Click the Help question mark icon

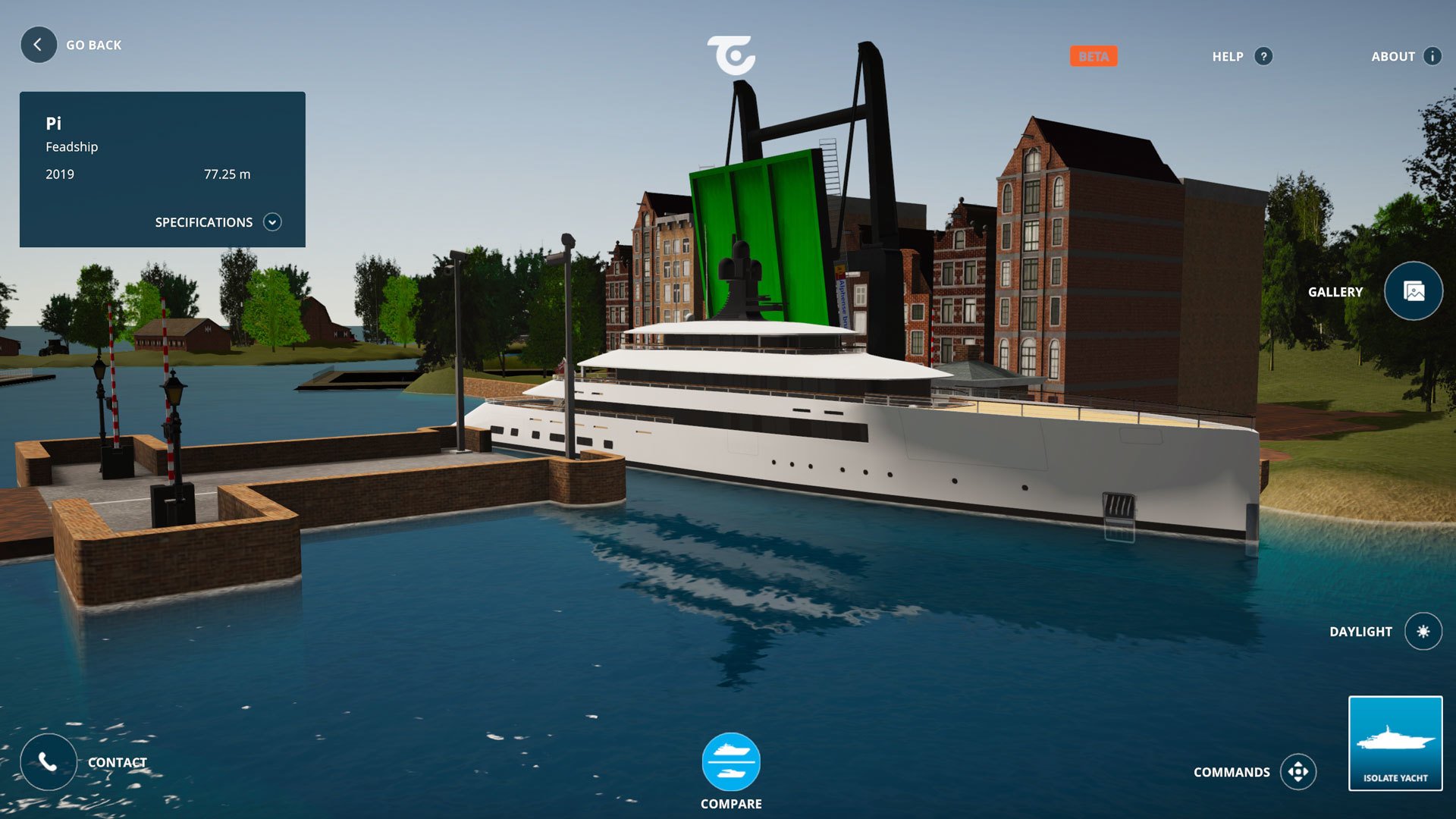1262,56
